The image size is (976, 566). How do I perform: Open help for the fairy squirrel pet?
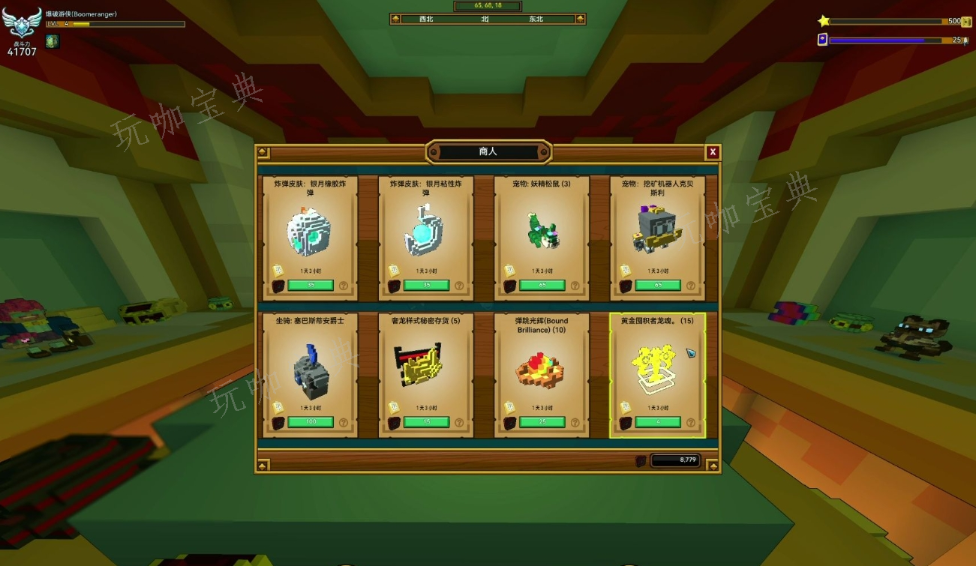577,285
